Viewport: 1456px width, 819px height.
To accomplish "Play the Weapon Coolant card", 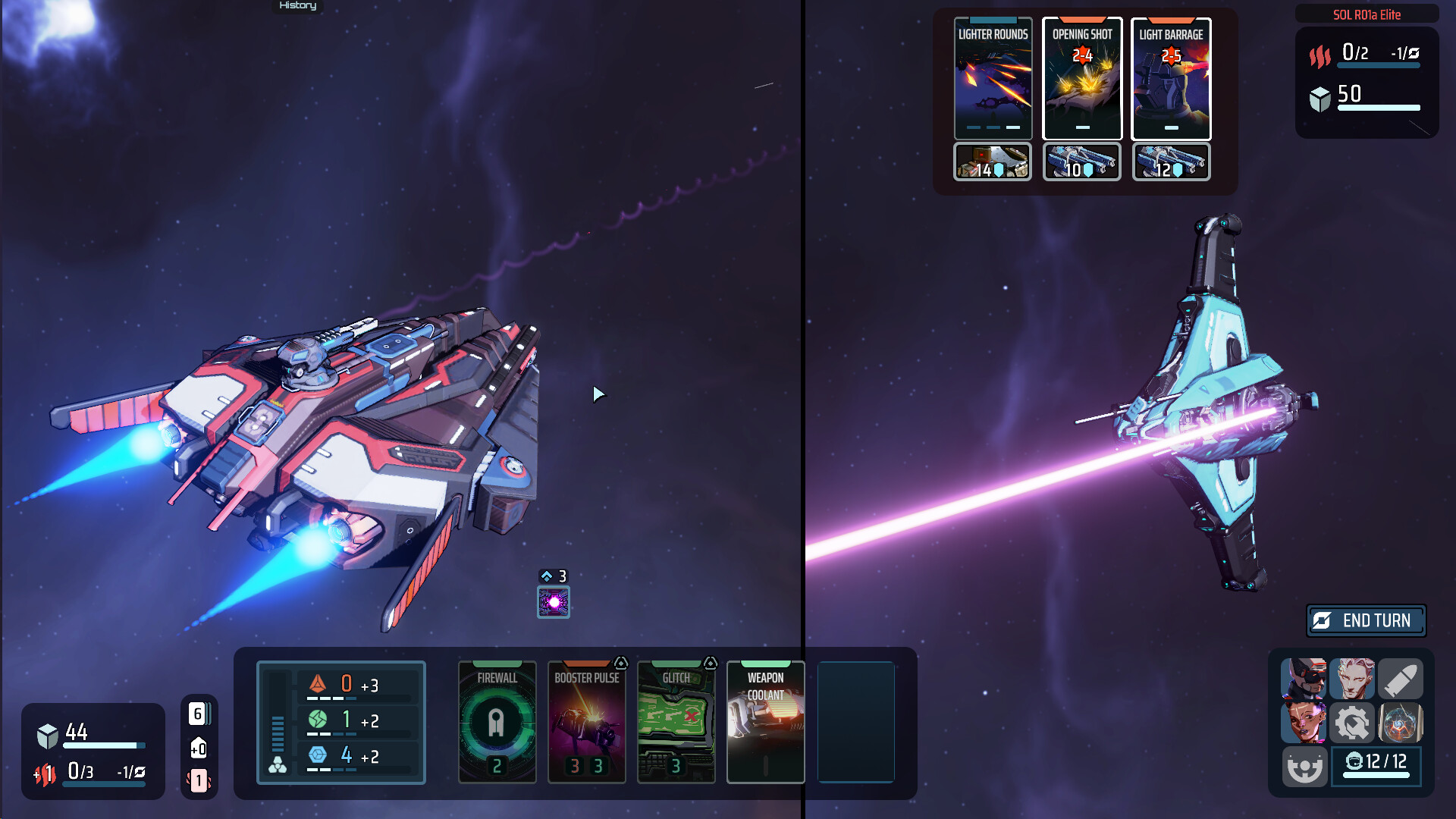I will [765, 721].
